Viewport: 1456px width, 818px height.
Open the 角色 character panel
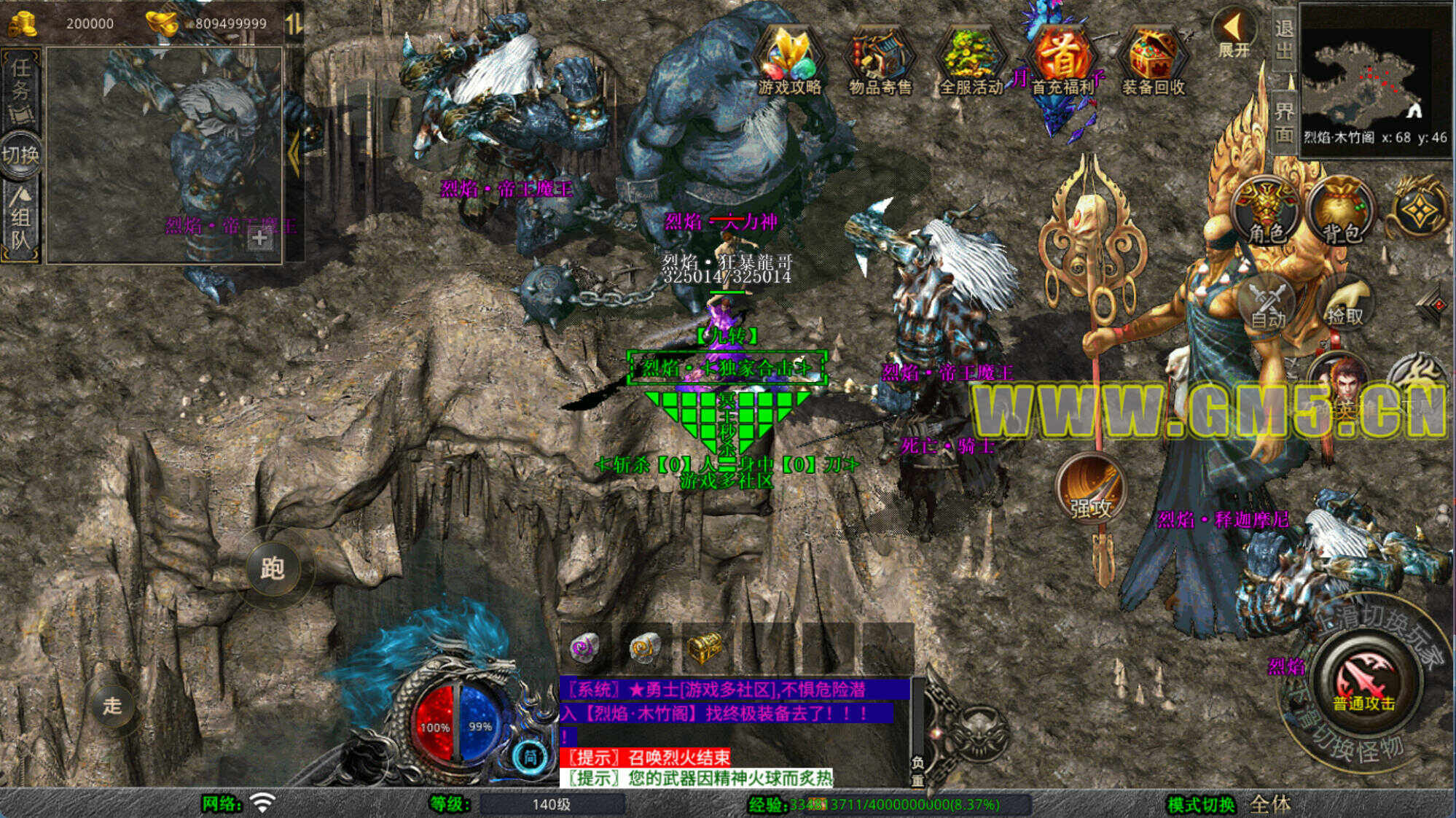(x=1267, y=211)
